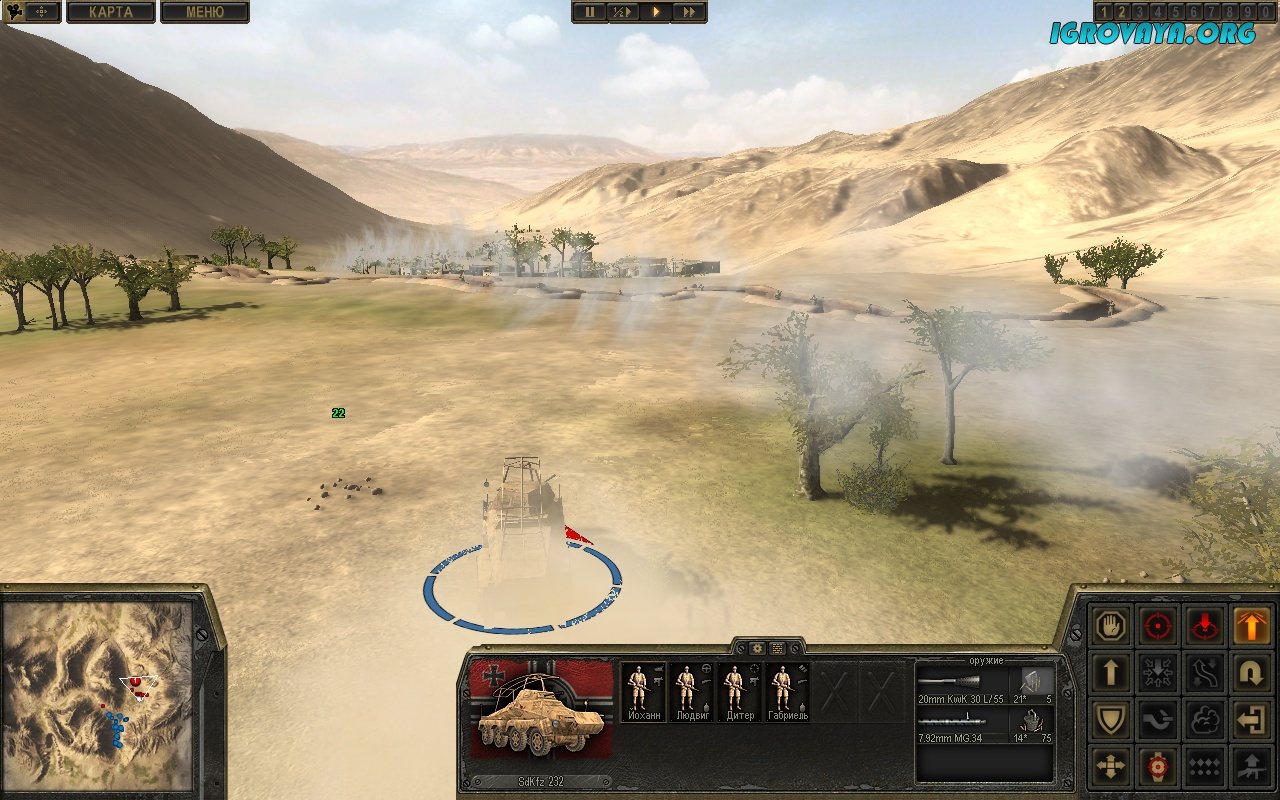Open the МЕНЮ game menu

(204, 12)
